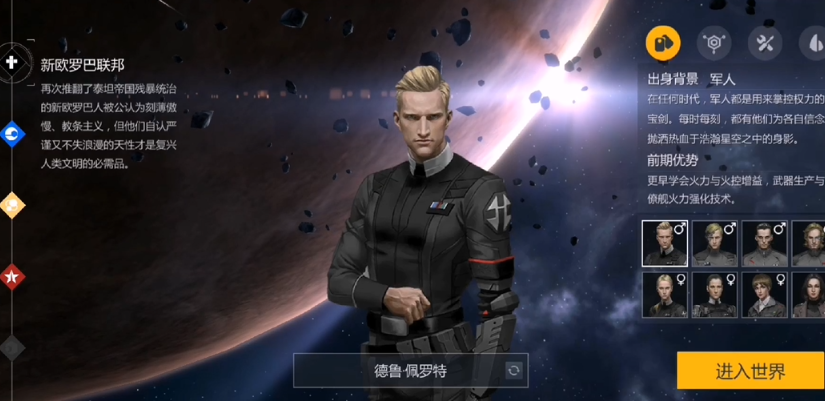This screenshot has height=401, width=825.
Task: Select the 新欧罗巴联邦 cross faction icon
Action: (12, 63)
